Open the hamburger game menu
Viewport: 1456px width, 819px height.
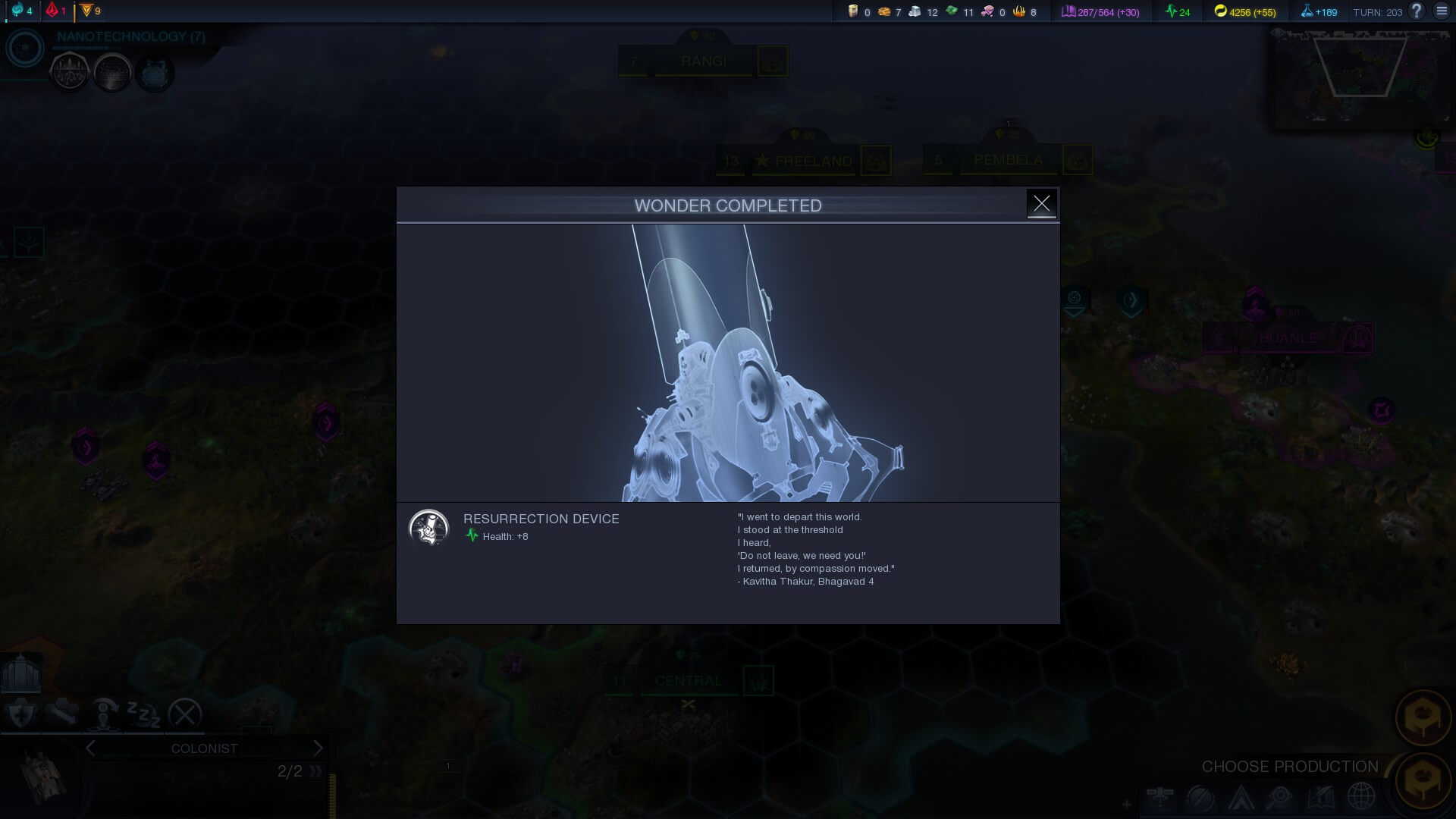1442,11
